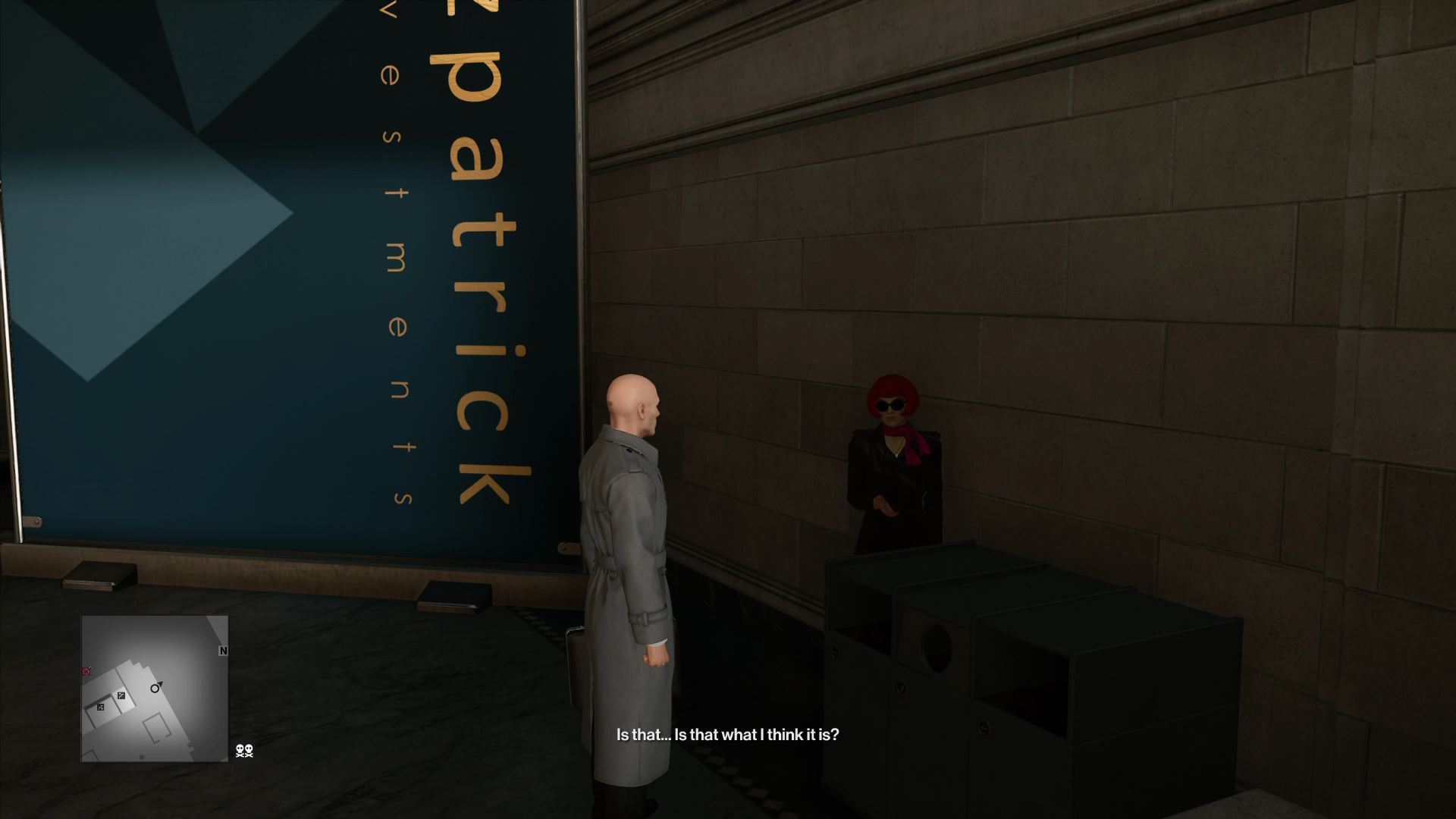Click the red target marker on the minimap
The height and width of the screenshot is (819, 1456).
click(86, 671)
